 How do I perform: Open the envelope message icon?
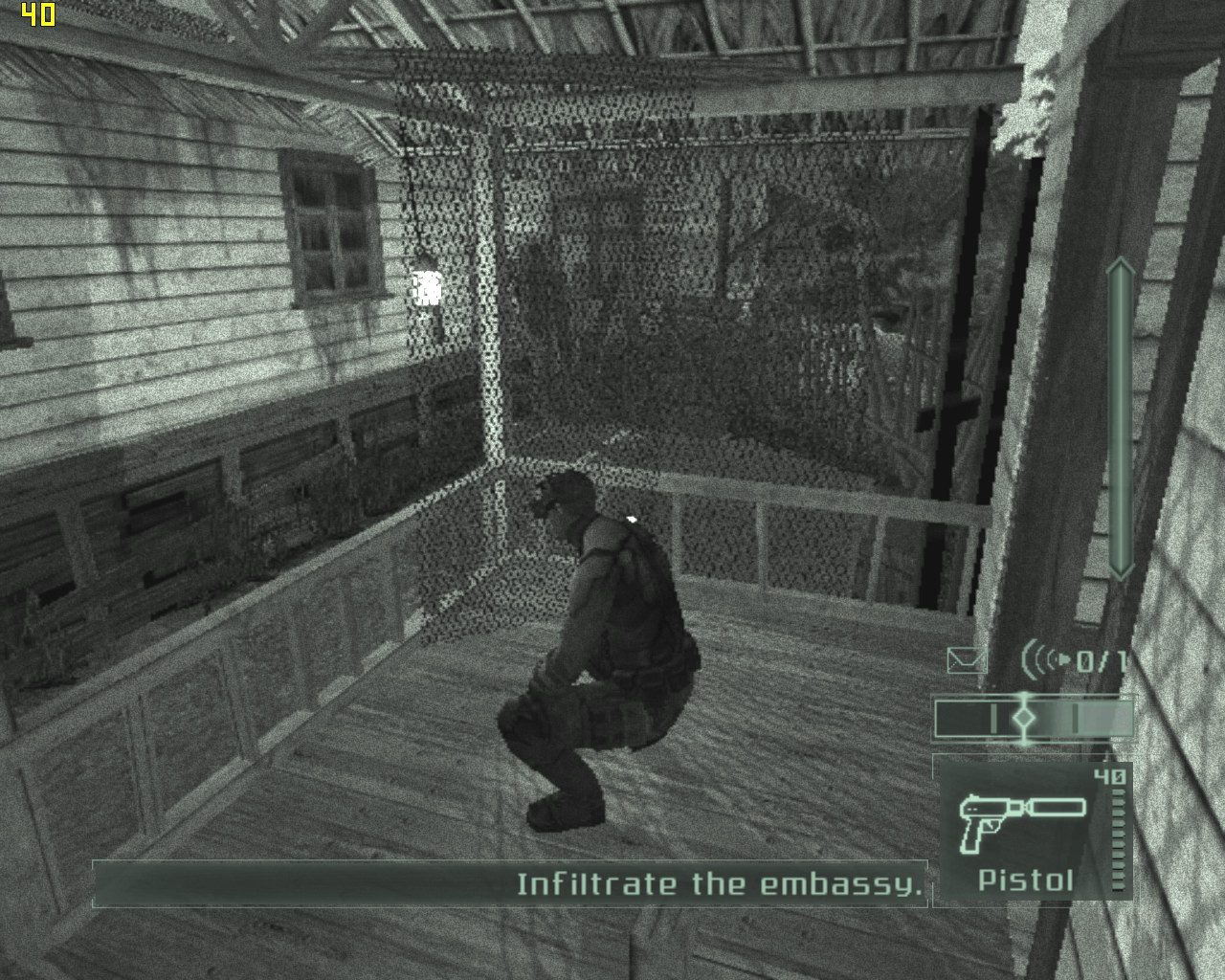[966, 660]
